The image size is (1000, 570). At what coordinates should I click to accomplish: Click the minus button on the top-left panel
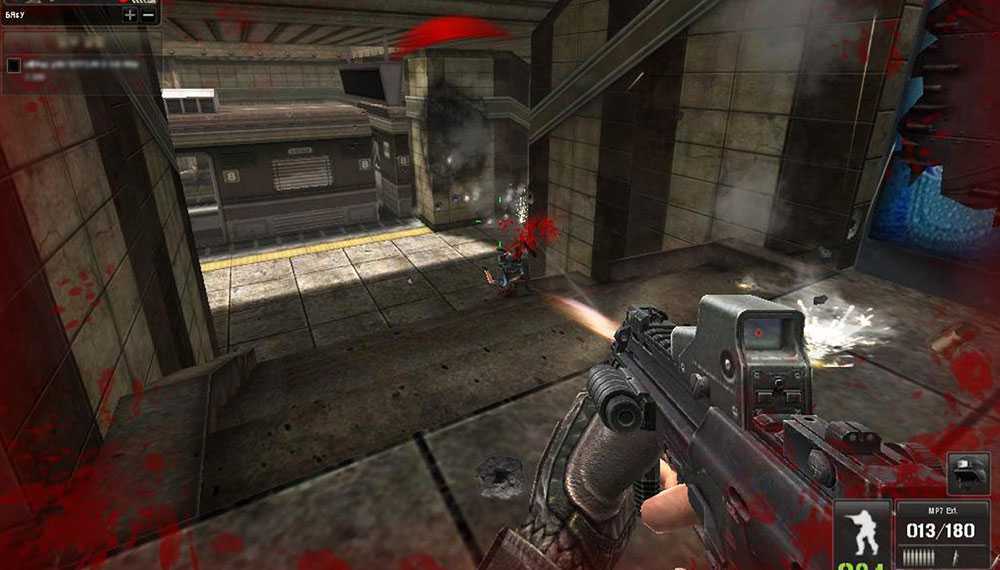coord(148,15)
